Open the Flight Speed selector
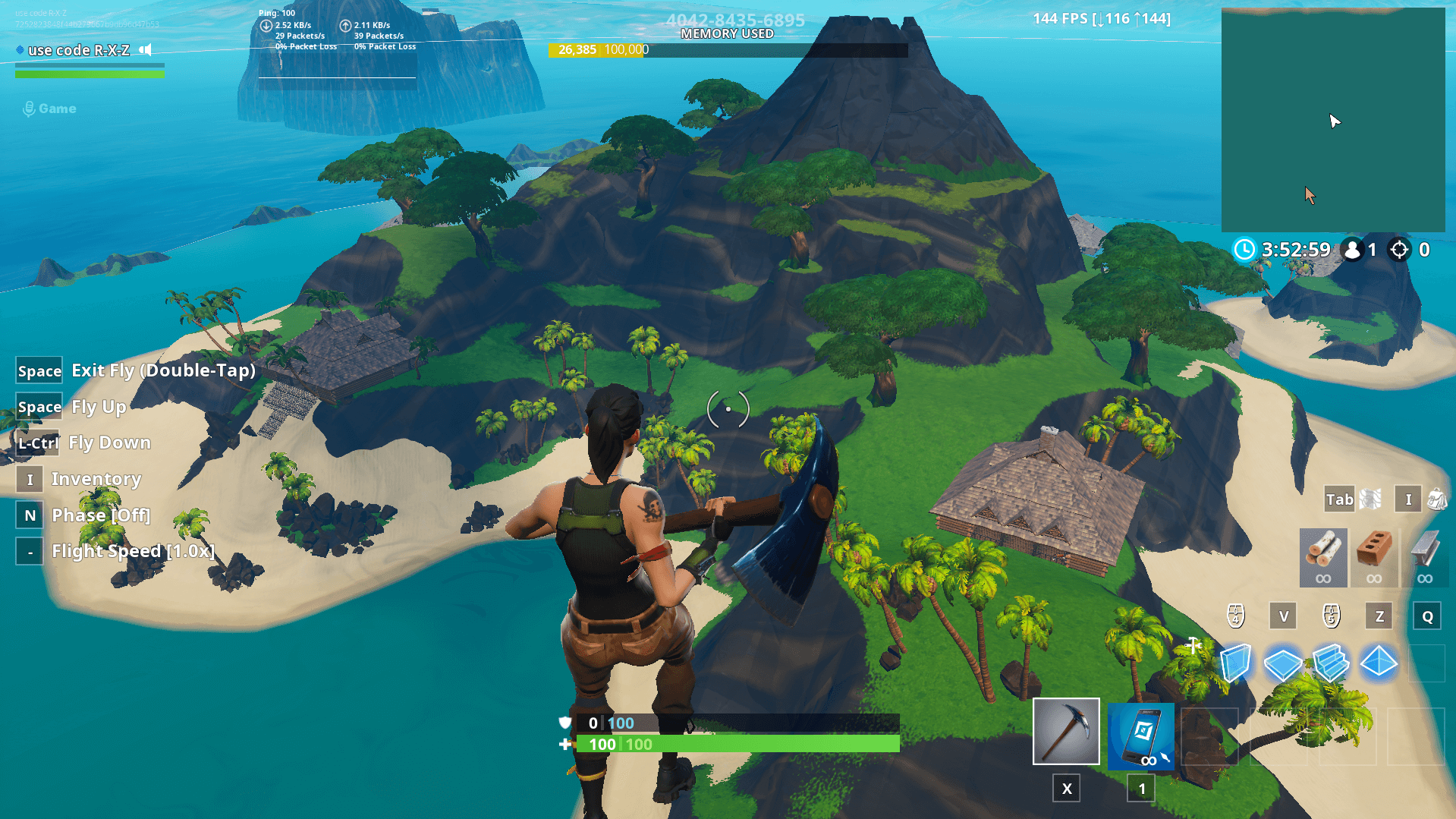 (x=133, y=551)
